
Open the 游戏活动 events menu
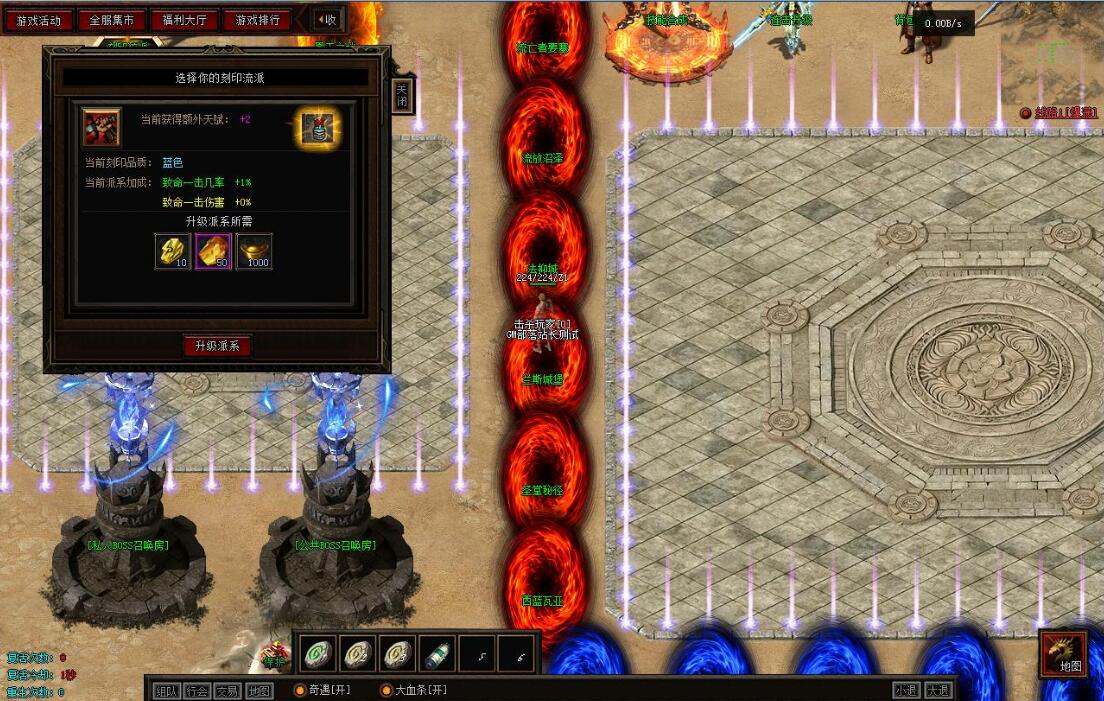38,20
